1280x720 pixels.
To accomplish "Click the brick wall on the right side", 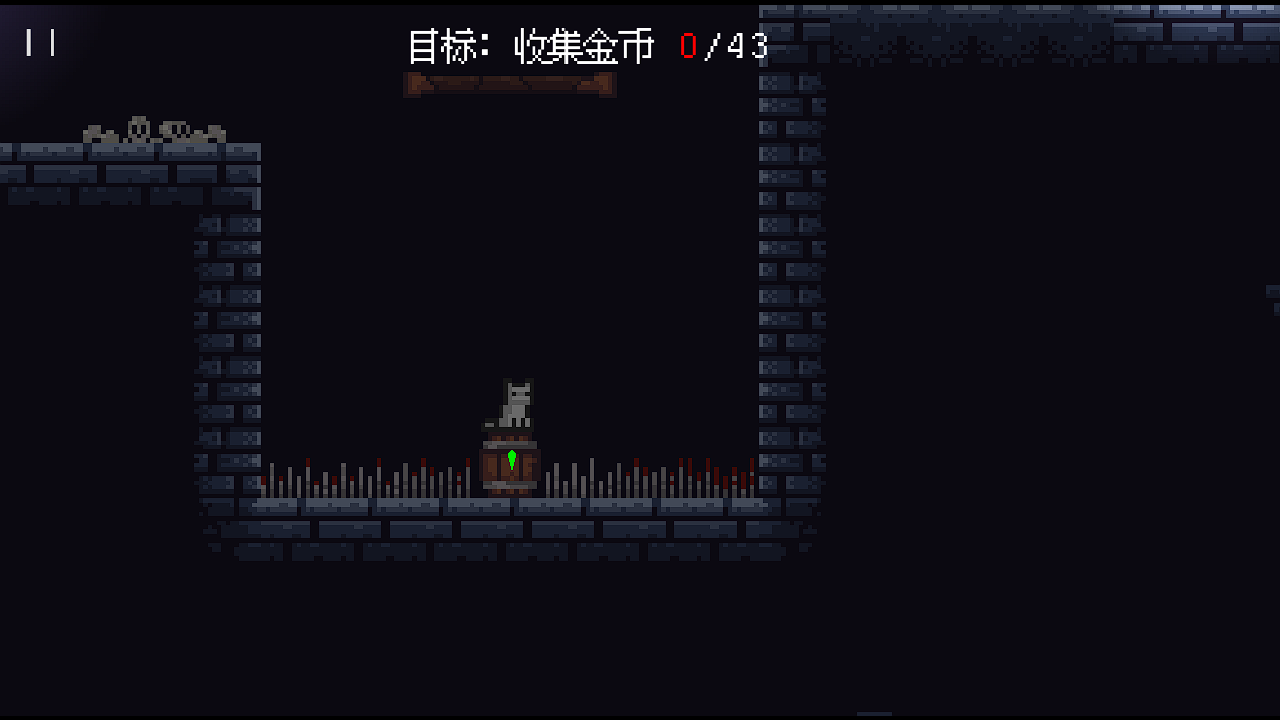I will [x=790, y=300].
